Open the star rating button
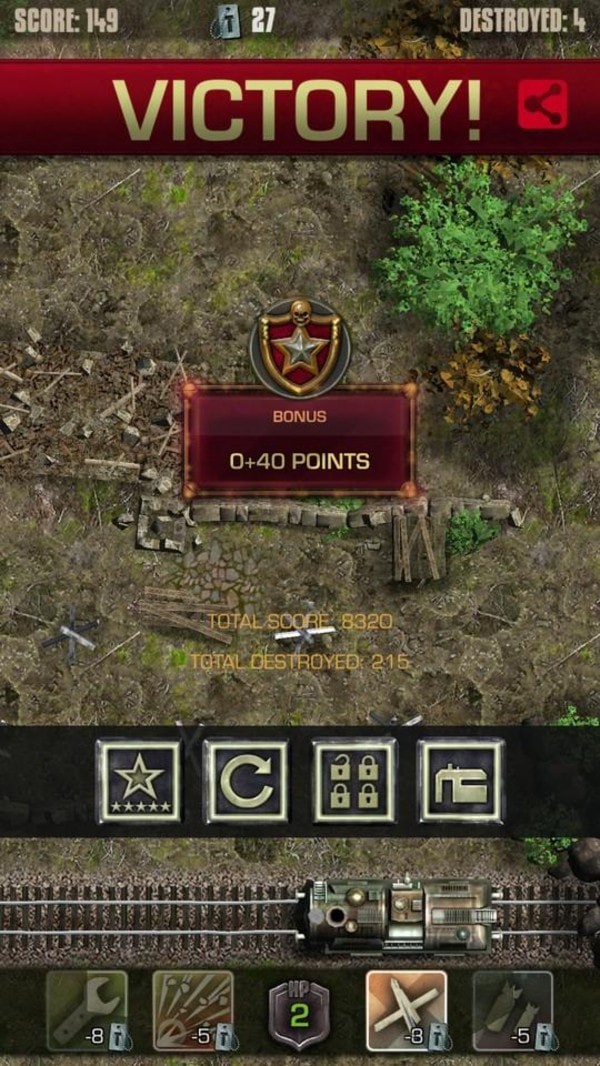600x1066 pixels. (139, 781)
